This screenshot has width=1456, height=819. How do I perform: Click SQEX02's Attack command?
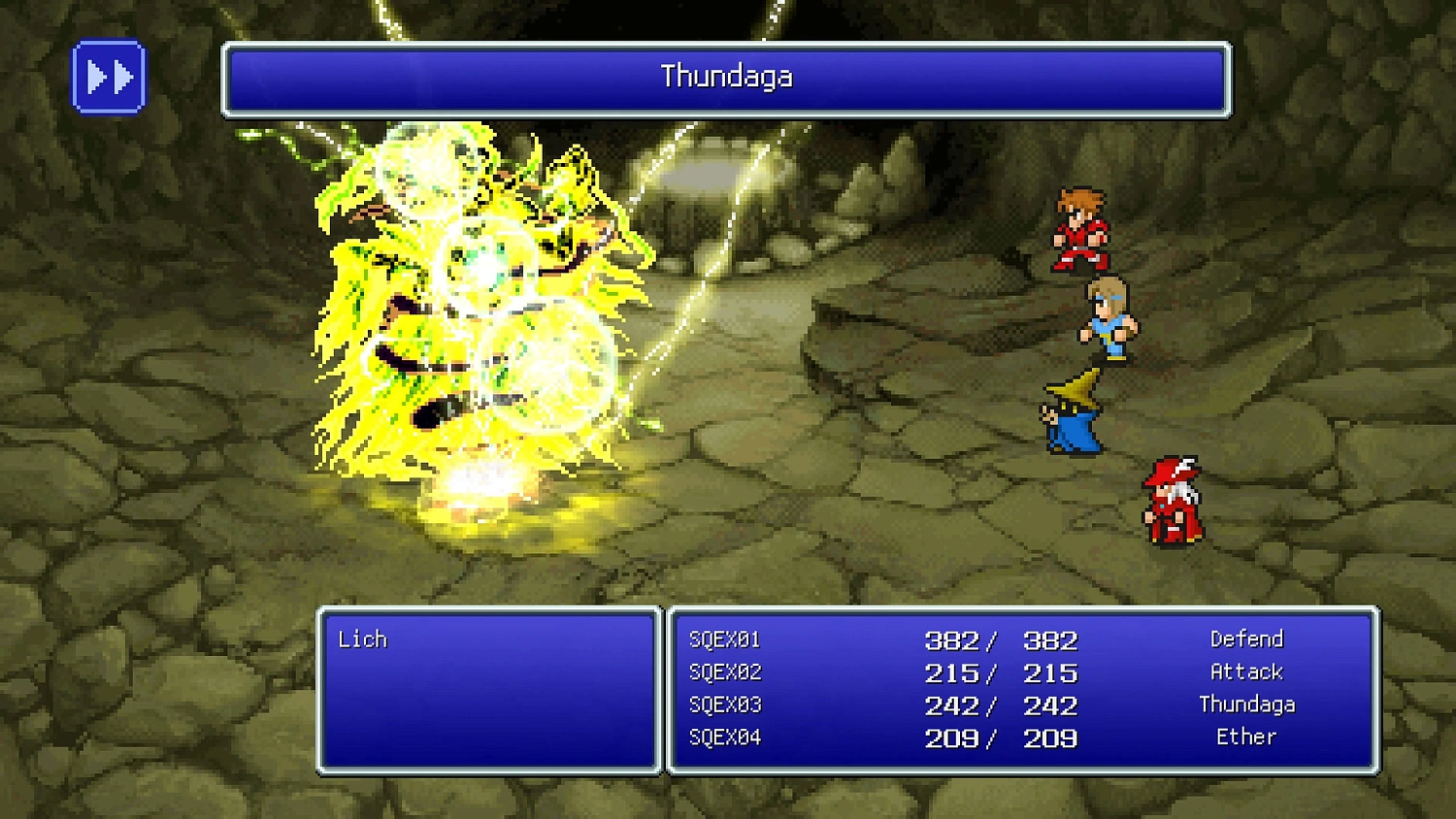1245,671
